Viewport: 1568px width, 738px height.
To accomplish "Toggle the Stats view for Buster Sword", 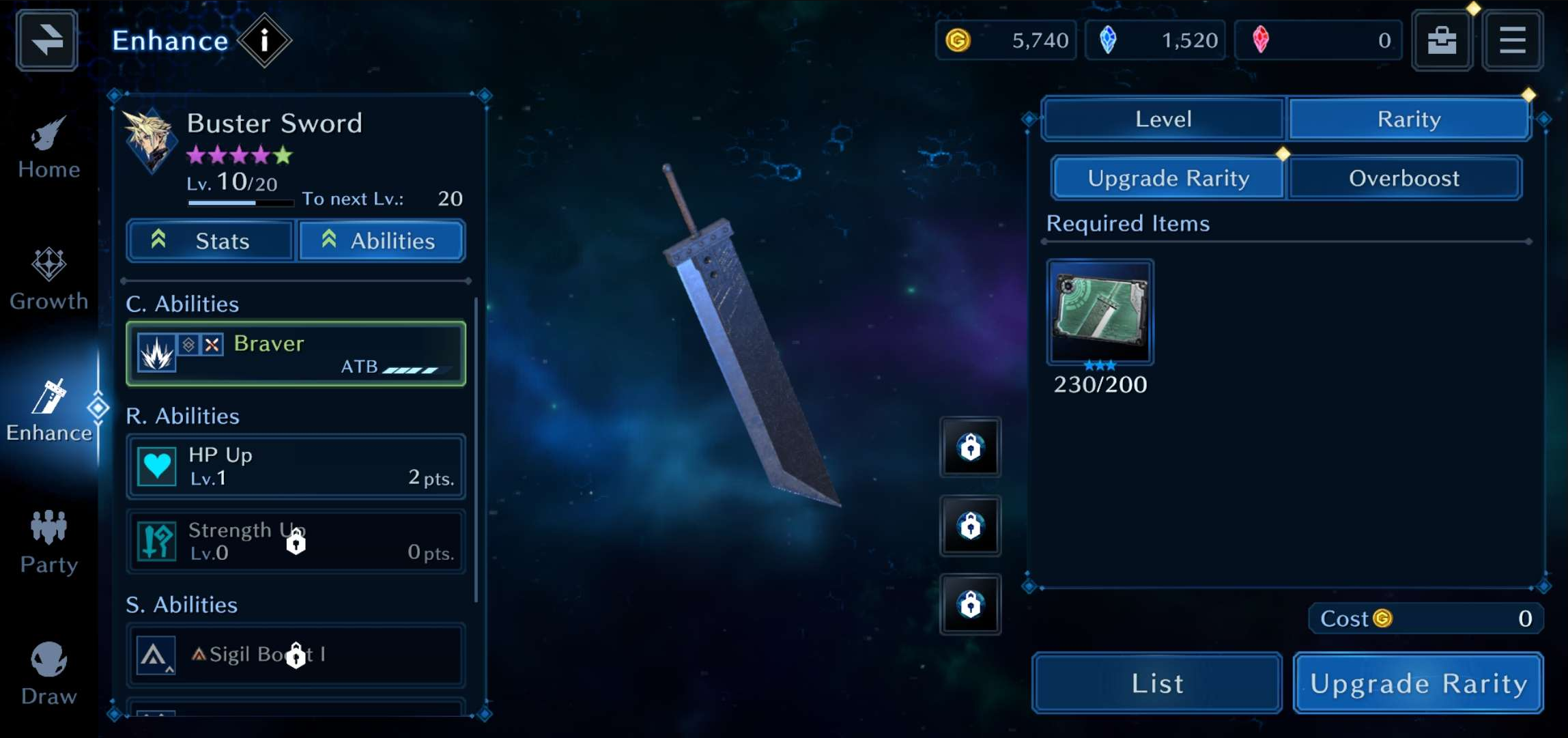I will [209, 240].
